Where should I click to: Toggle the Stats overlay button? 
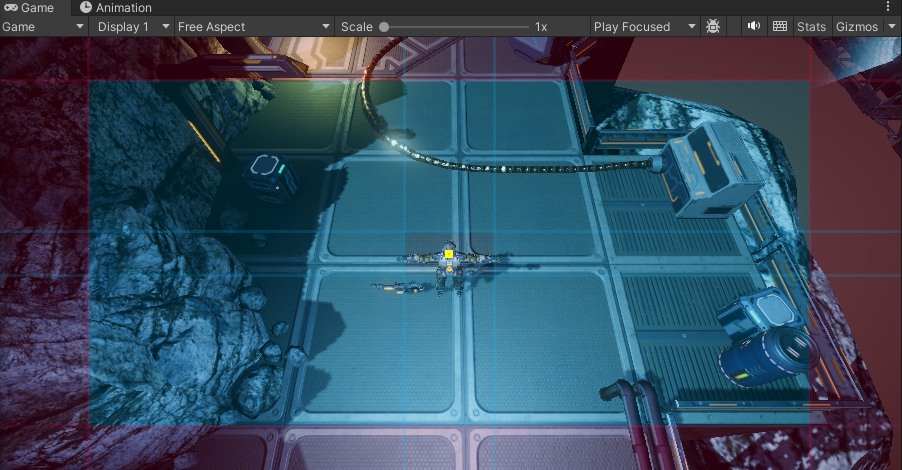811,27
